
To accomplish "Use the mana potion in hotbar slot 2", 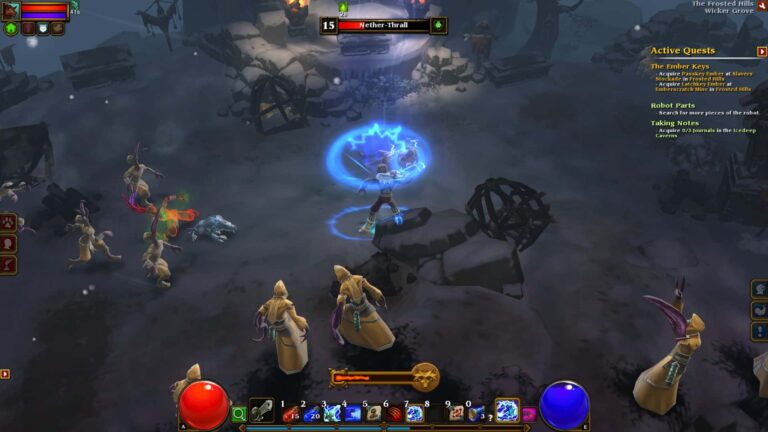I will coord(310,411).
